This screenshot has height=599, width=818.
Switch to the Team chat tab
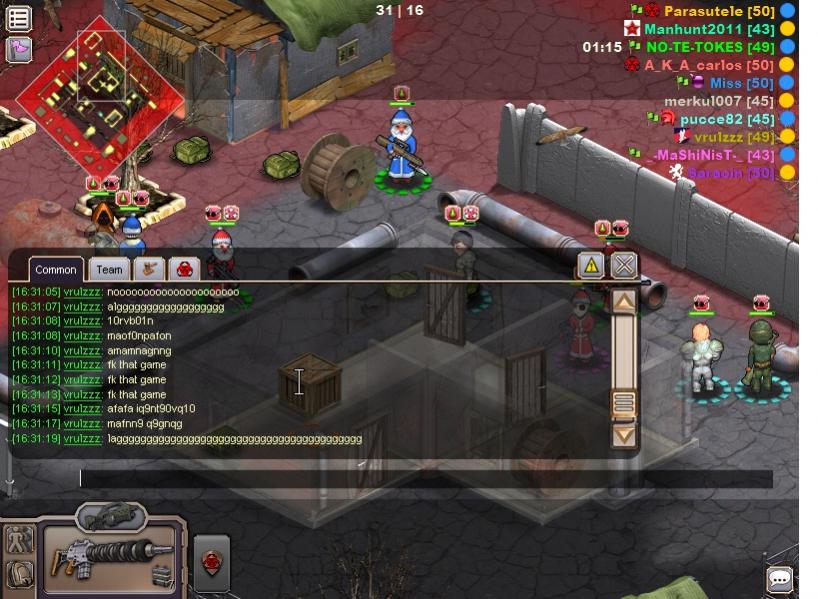coord(109,270)
